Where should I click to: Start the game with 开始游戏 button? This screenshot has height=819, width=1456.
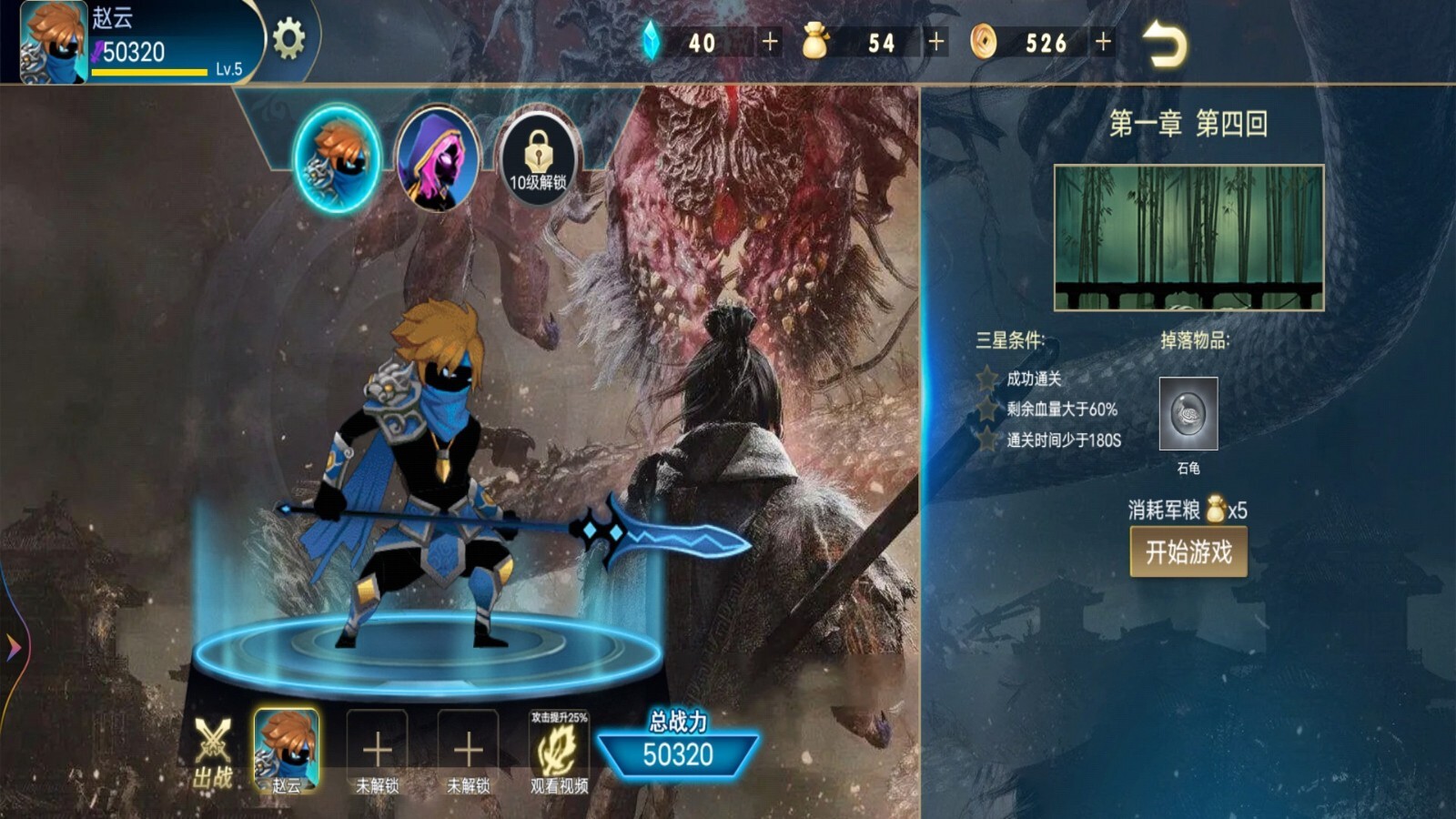pyautogui.click(x=1188, y=551)
